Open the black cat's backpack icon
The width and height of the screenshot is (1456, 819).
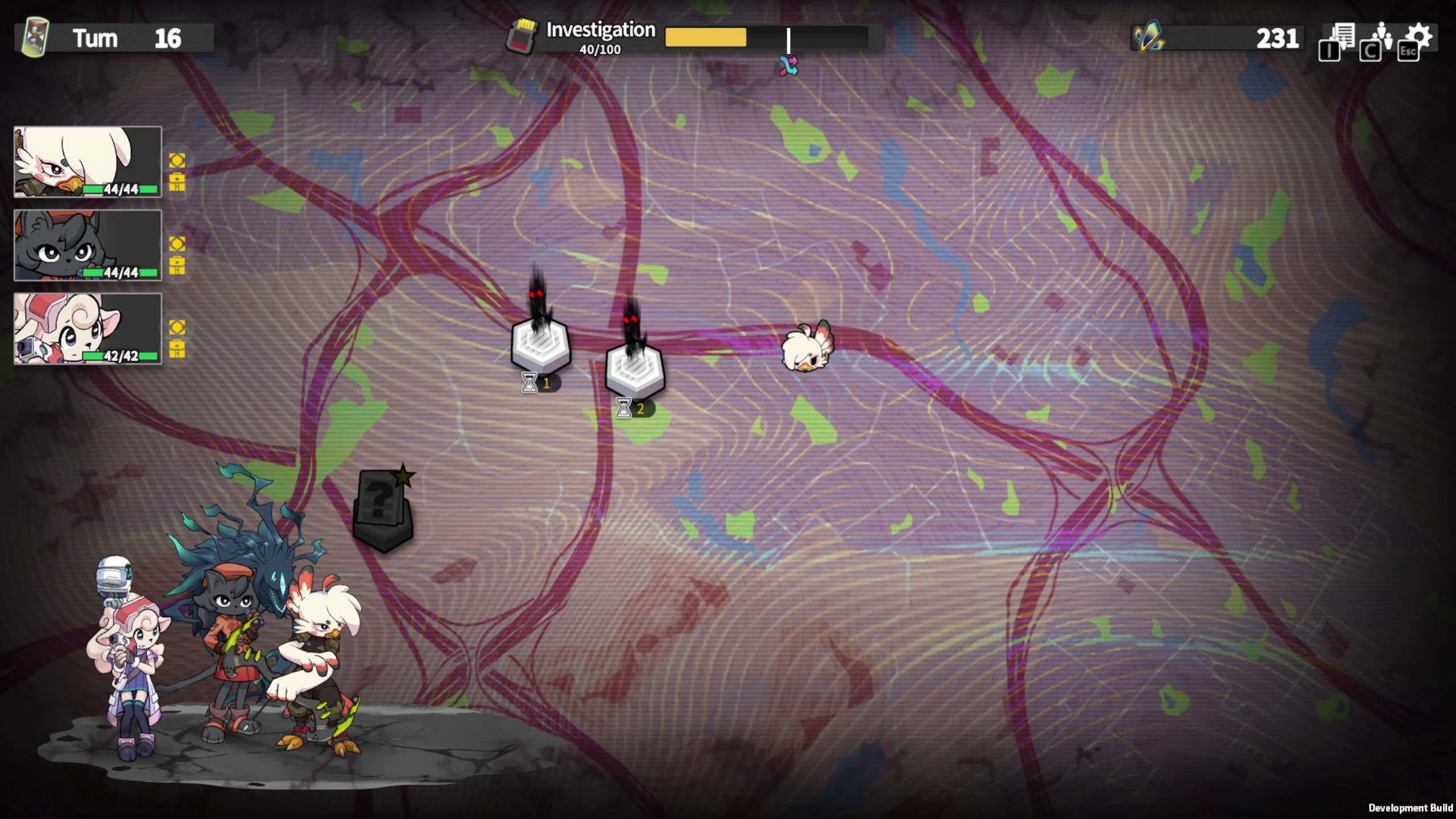(177, 265)
